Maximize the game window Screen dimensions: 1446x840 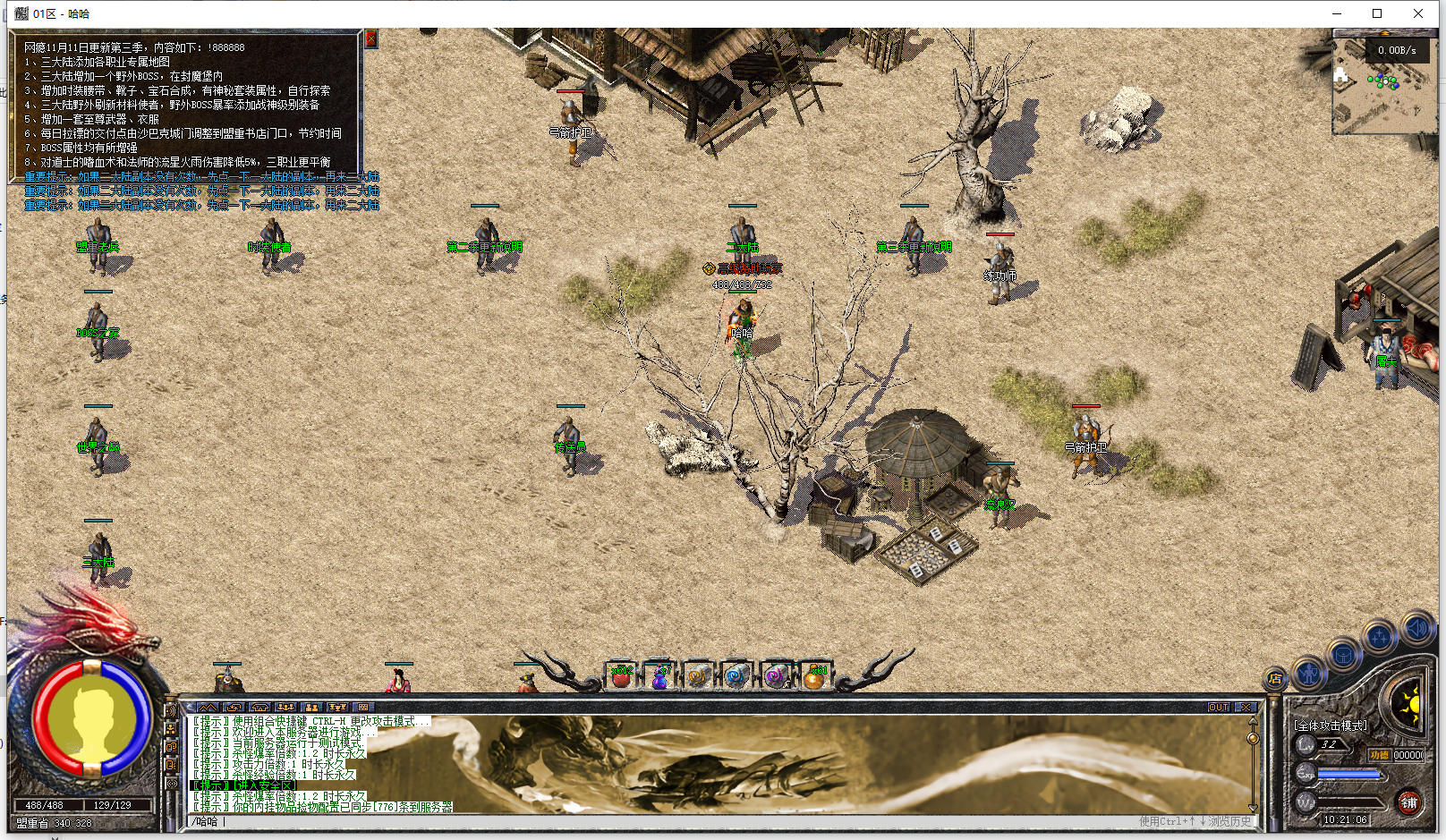[1377, 13]
